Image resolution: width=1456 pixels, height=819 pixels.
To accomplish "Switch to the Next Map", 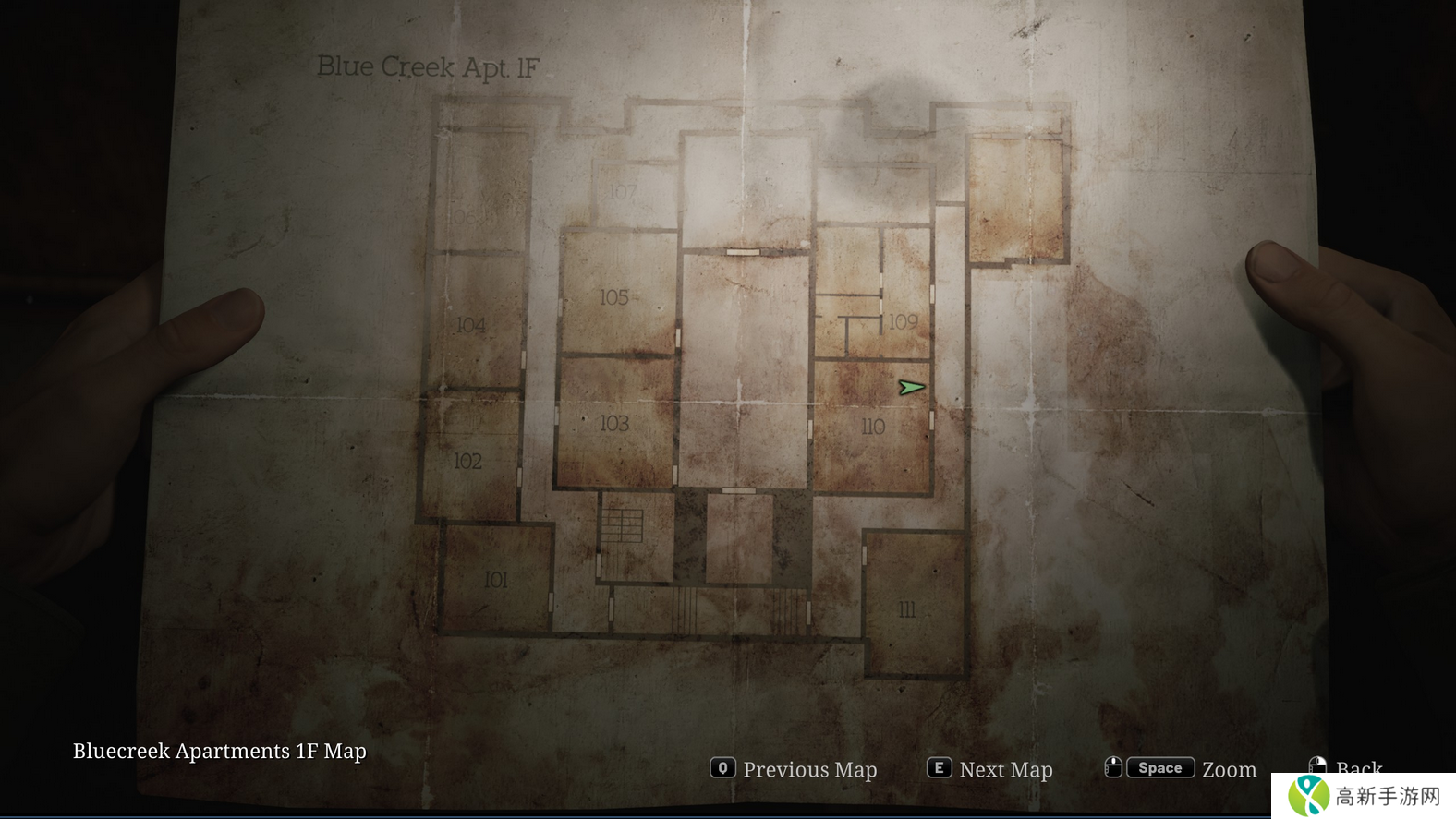I will click(989, 769).
